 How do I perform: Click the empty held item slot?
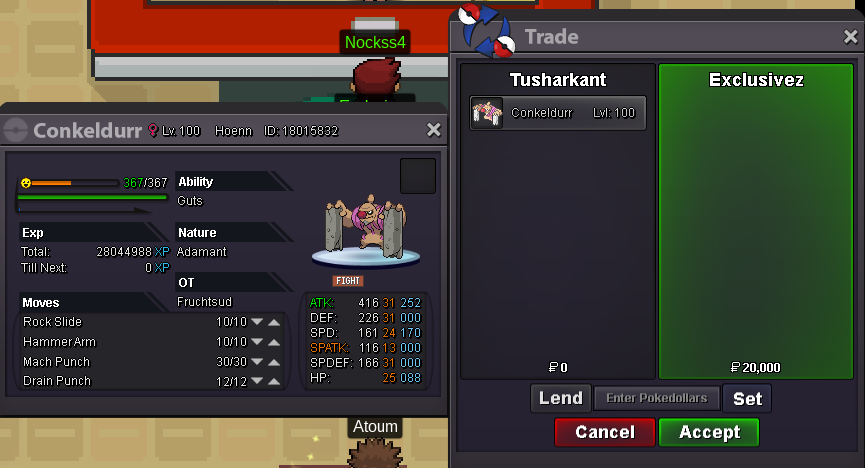tap(418, 176)
